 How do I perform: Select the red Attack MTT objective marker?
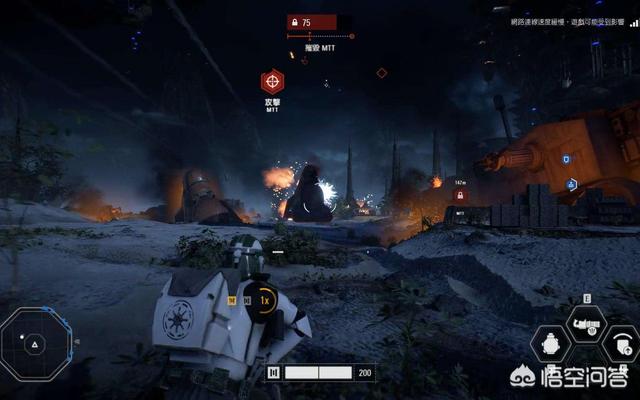tap(272, 82)
